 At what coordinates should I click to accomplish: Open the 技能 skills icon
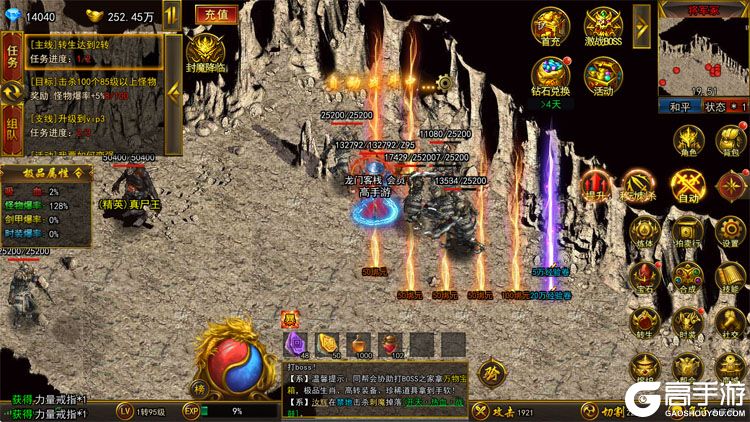pyautogui.click(x=731, y=275)
